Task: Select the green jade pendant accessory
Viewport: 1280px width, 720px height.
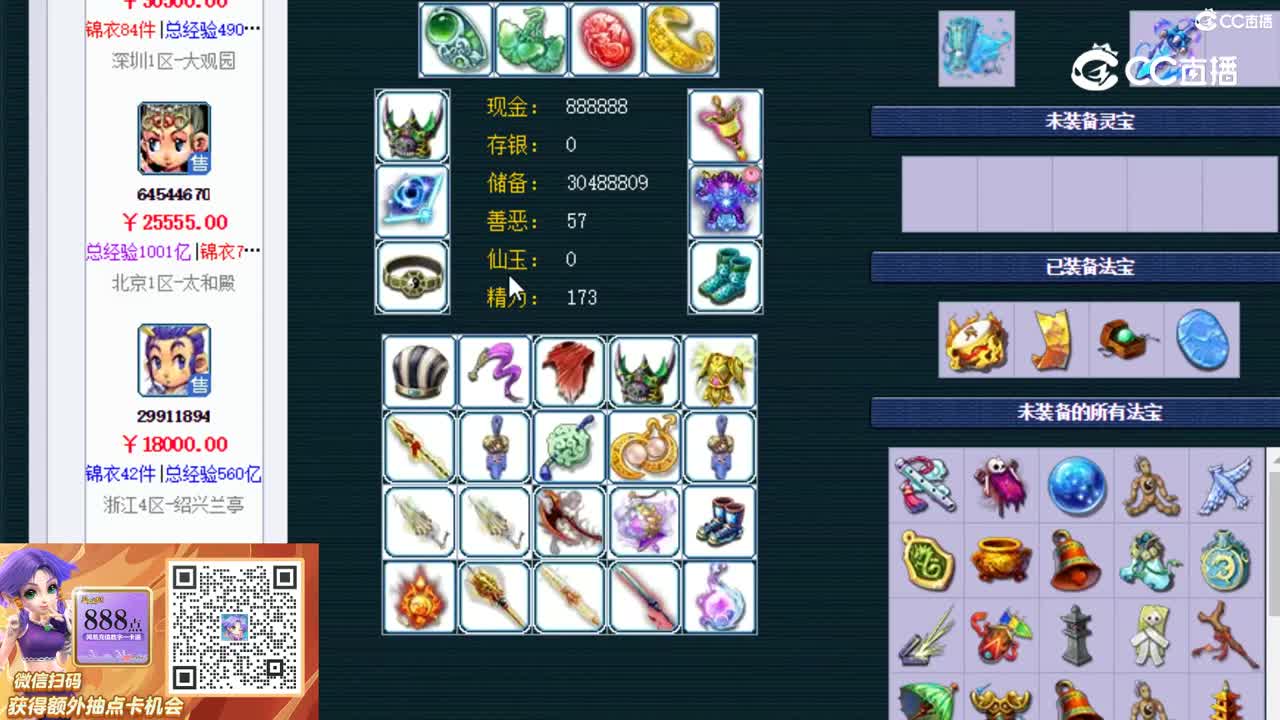Action: point(455,40)
